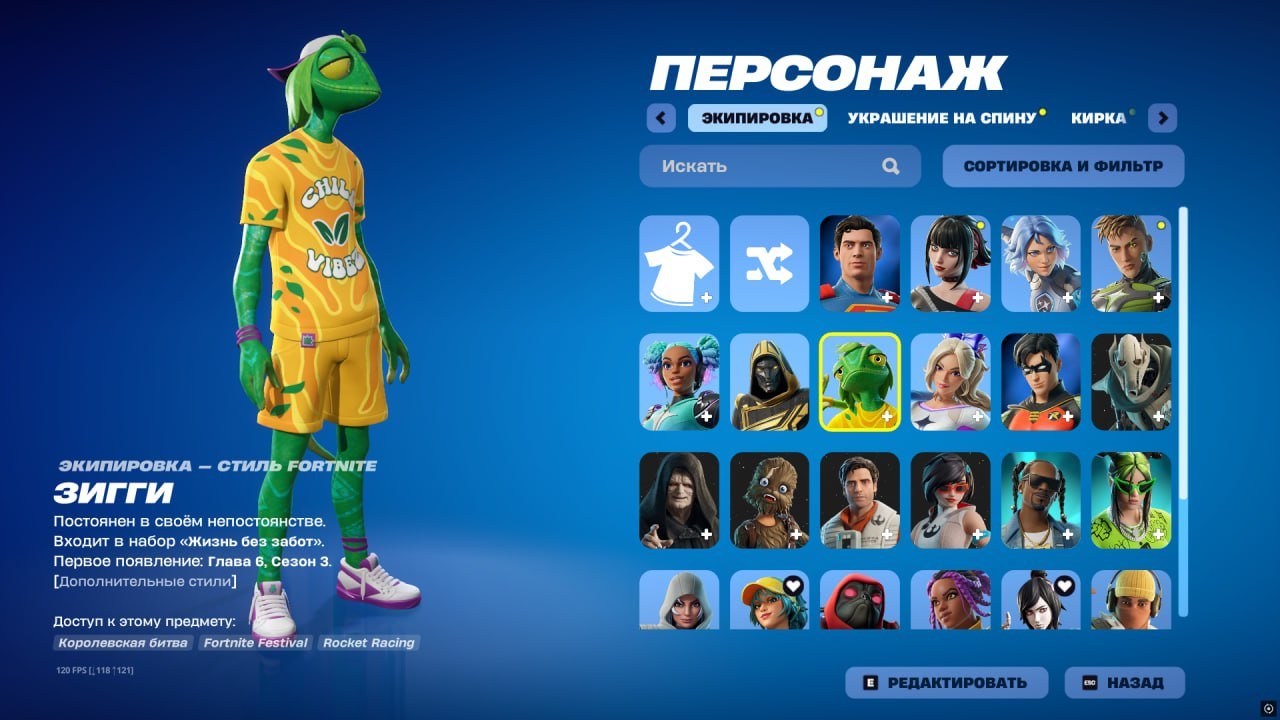Choose the General Grievous outfit
1280x720 pixels.
pos(1129,383)
